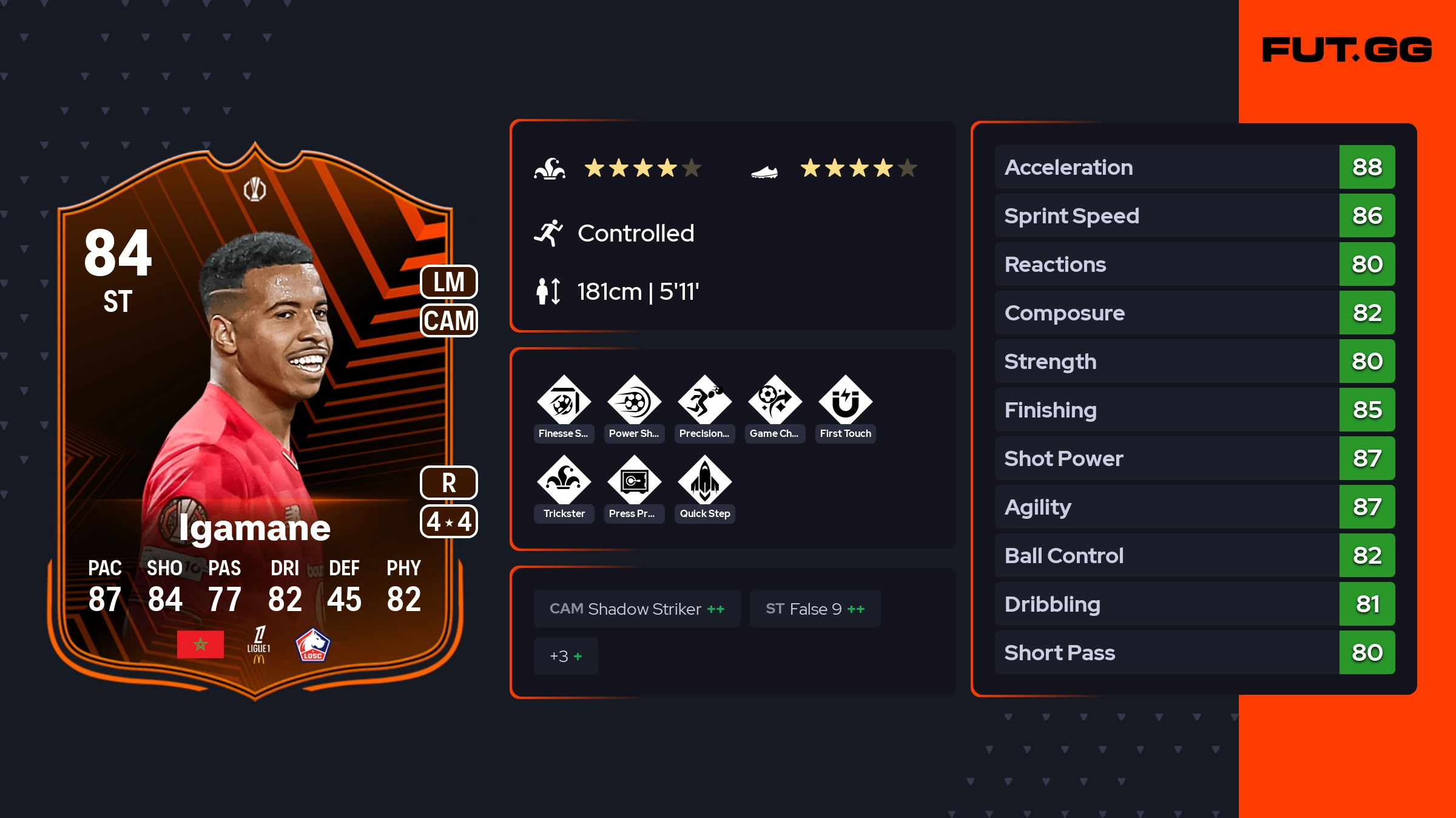Screen dimensions: 1456x818
Task: Click the Controlled acceleration type label
Action: [x=635, y=233]
